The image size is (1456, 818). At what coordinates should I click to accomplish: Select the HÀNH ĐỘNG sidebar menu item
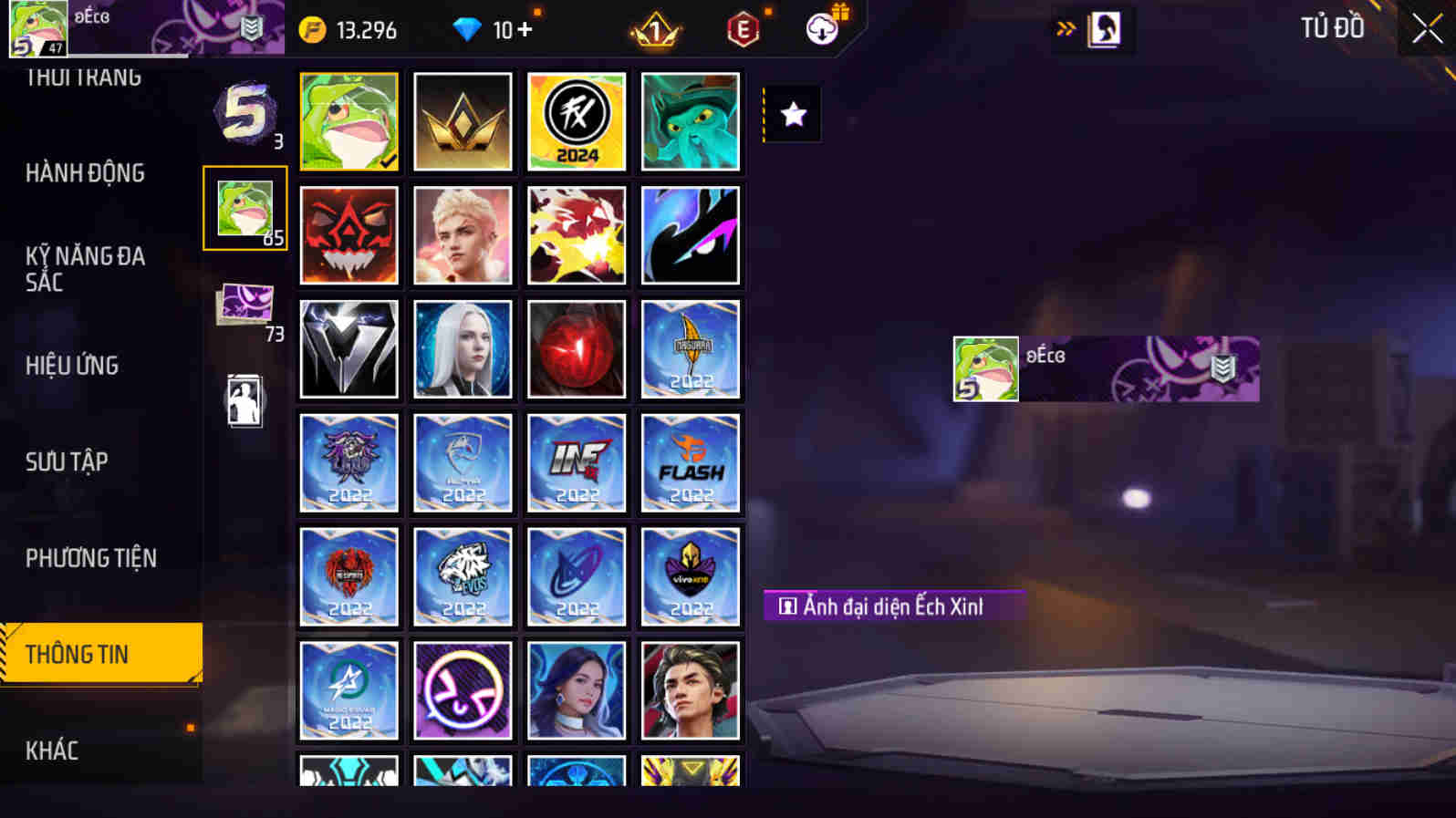(x=86, y=172)
